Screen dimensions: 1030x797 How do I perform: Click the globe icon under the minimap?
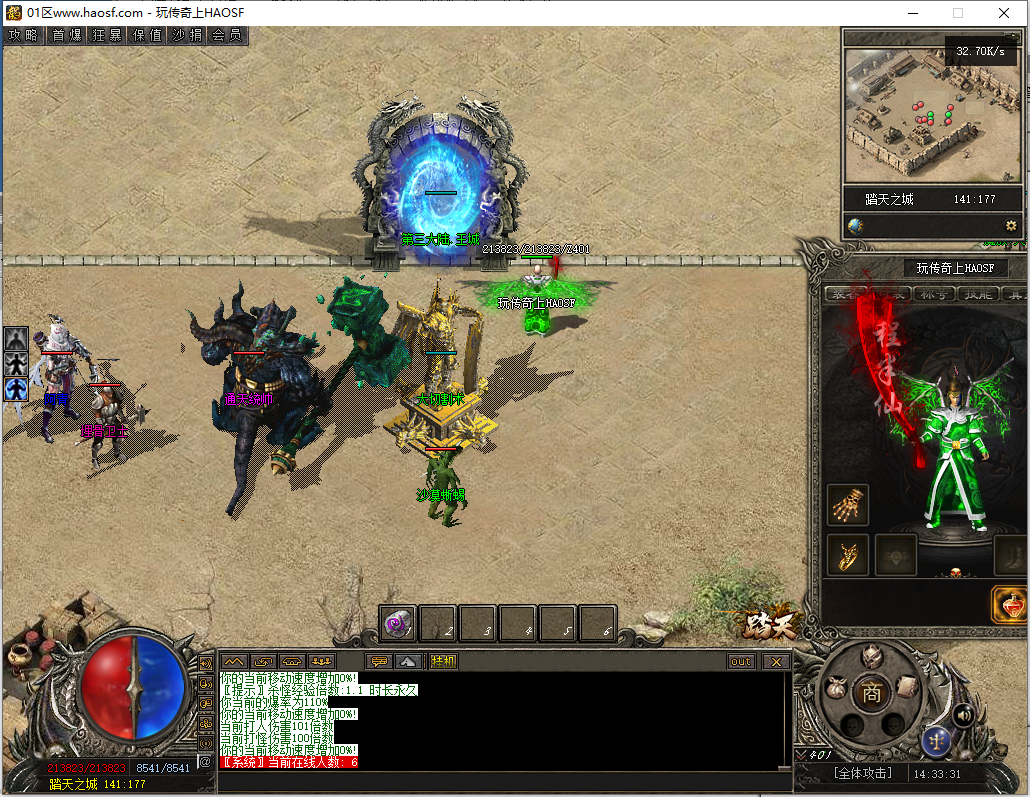tap(855, 226)
